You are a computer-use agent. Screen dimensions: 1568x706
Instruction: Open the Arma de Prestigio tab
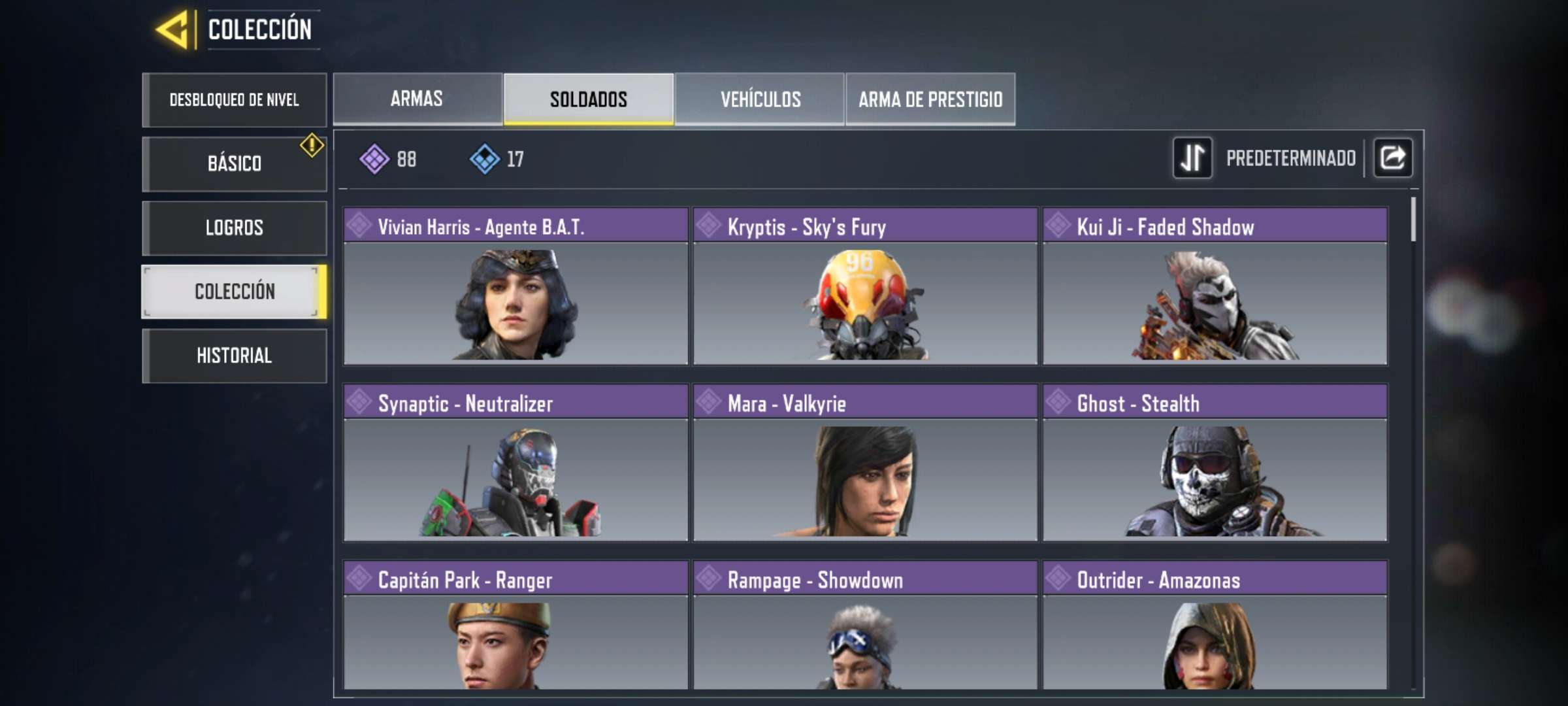coord(930,99)
